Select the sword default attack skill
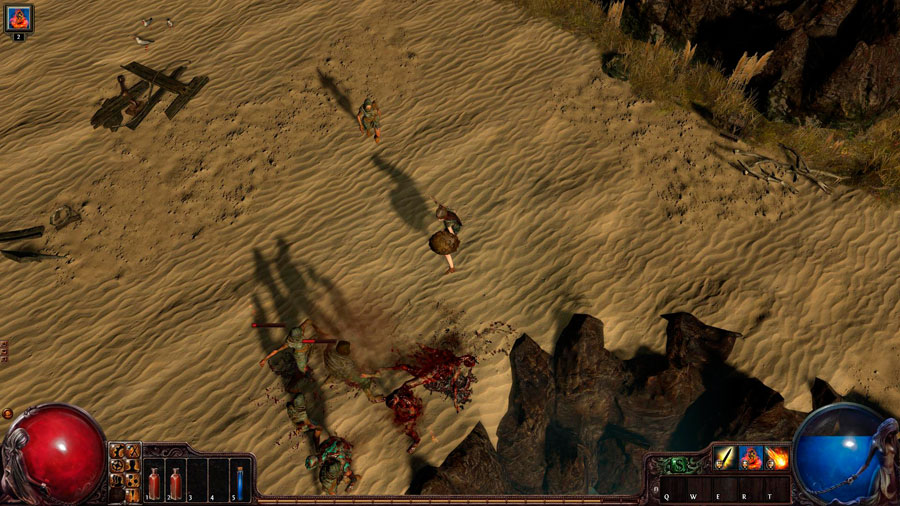This screenshot has width=900, height=506. pyautogui.click(x=724, y=458)
